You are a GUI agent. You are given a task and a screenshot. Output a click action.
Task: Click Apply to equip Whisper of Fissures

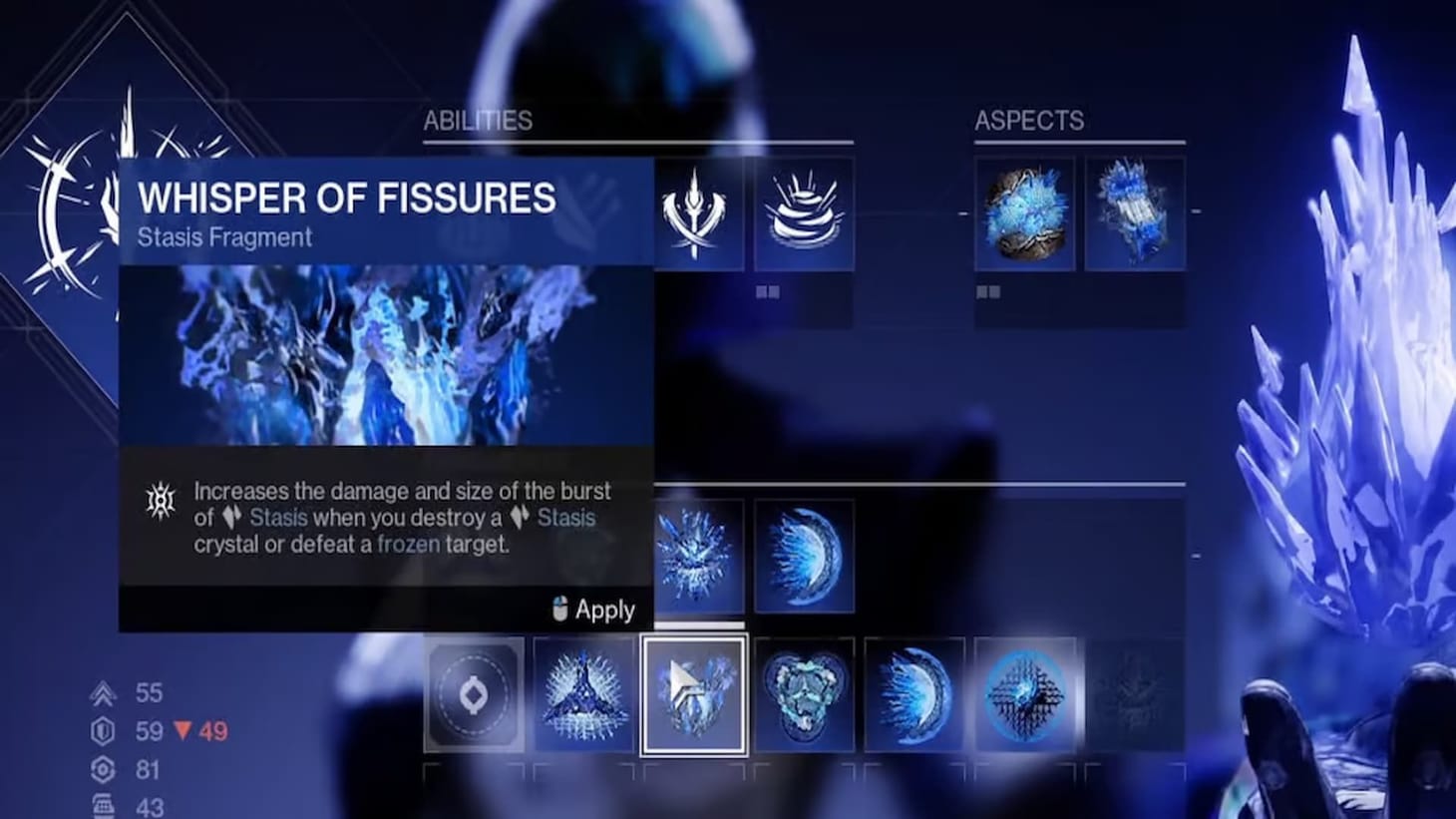pyautogui.click(x=594, y=609)
